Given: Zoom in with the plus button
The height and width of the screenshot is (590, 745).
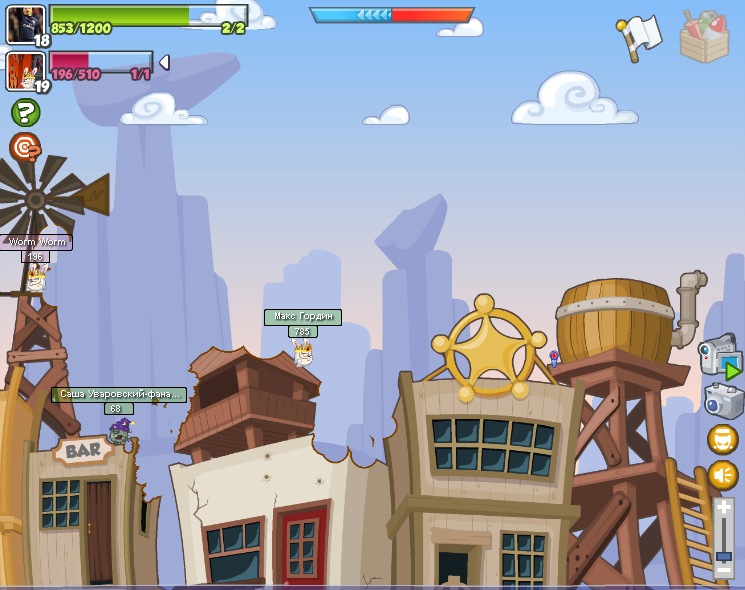Looking at the screenshot, I should click(724, 508).
